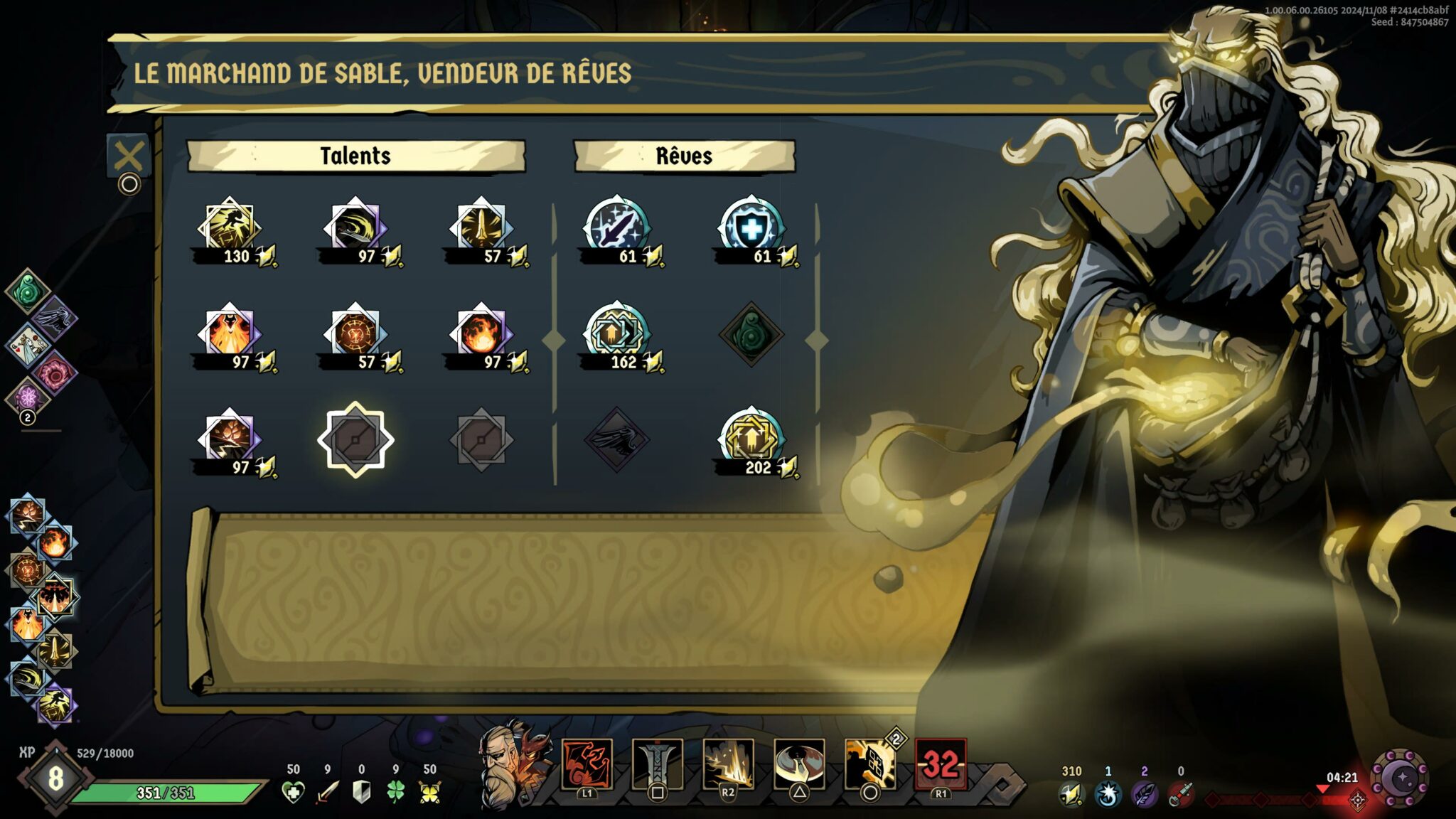
Task: Buy the 130-cost running figure talent
Action: click(229, 227)
